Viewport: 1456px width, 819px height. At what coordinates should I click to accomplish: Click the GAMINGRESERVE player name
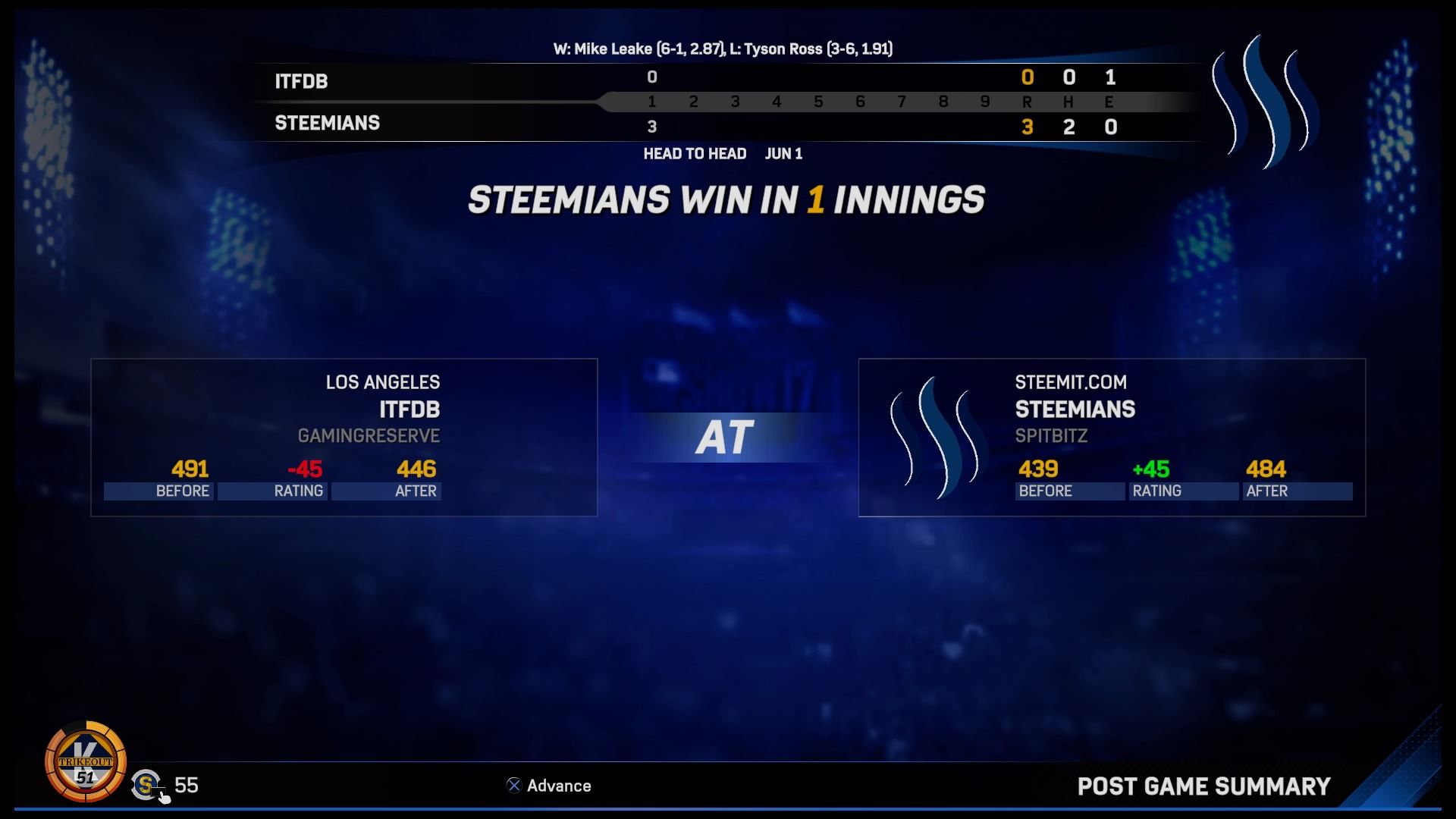[x=368, y=436]
